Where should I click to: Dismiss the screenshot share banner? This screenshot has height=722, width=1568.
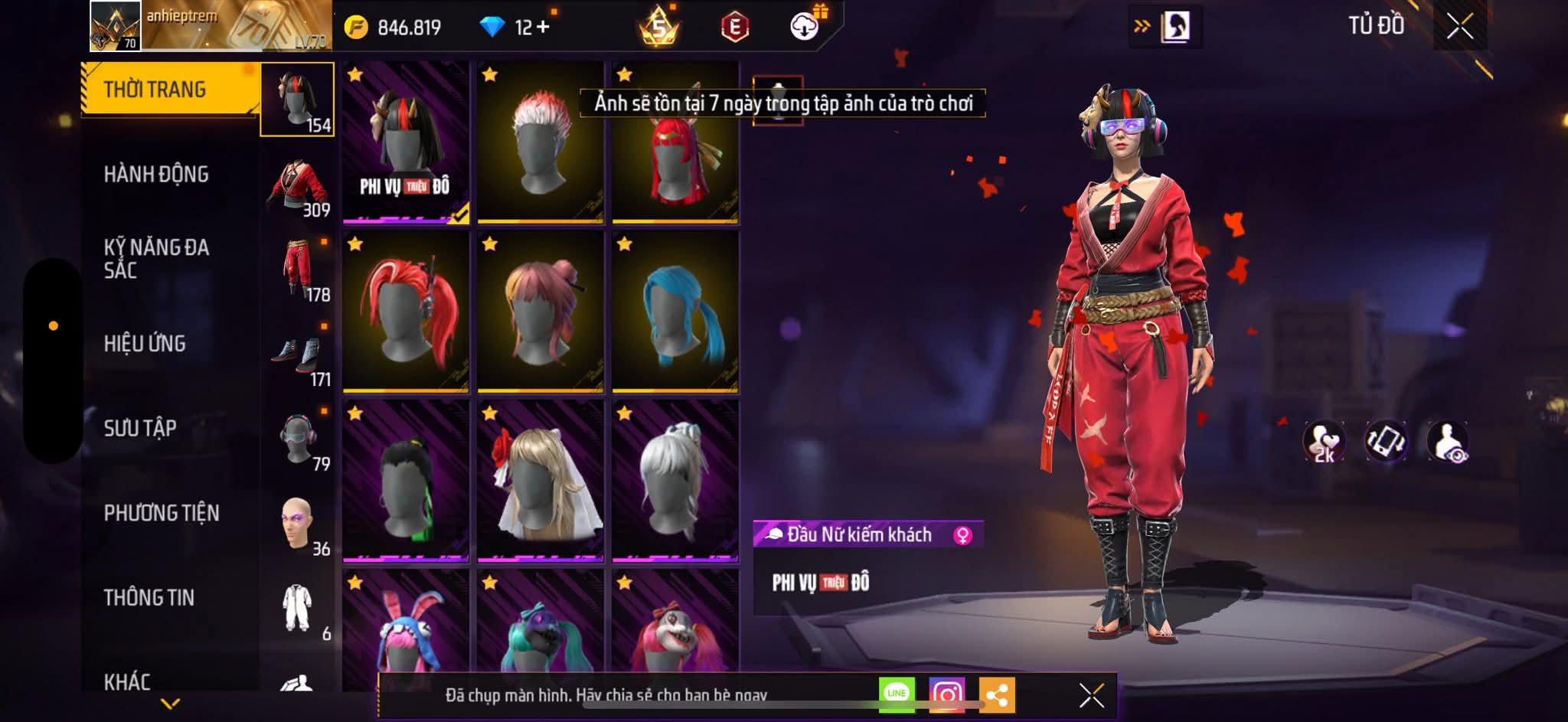coord(1091,695)
